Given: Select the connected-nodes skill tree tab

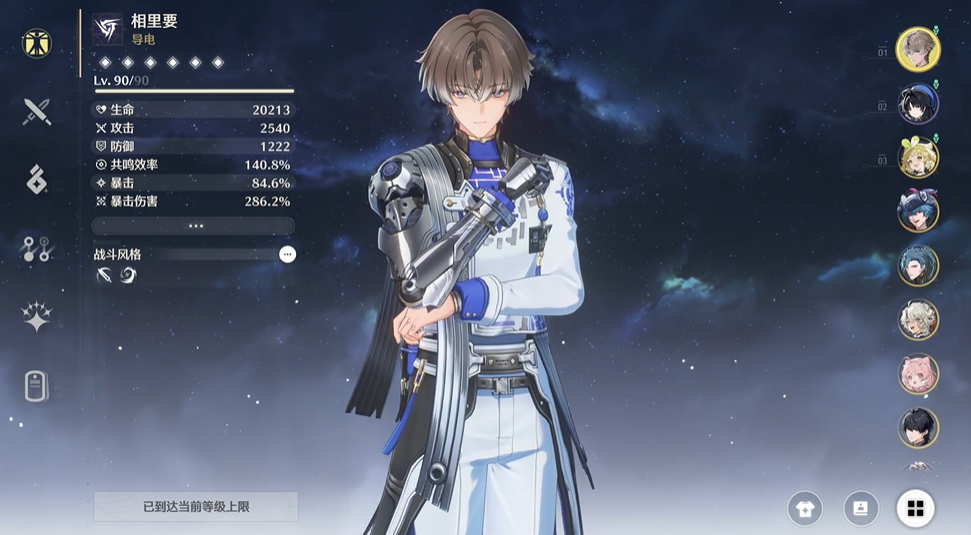Looking at the screenshot, I should [x=37, y=249].
